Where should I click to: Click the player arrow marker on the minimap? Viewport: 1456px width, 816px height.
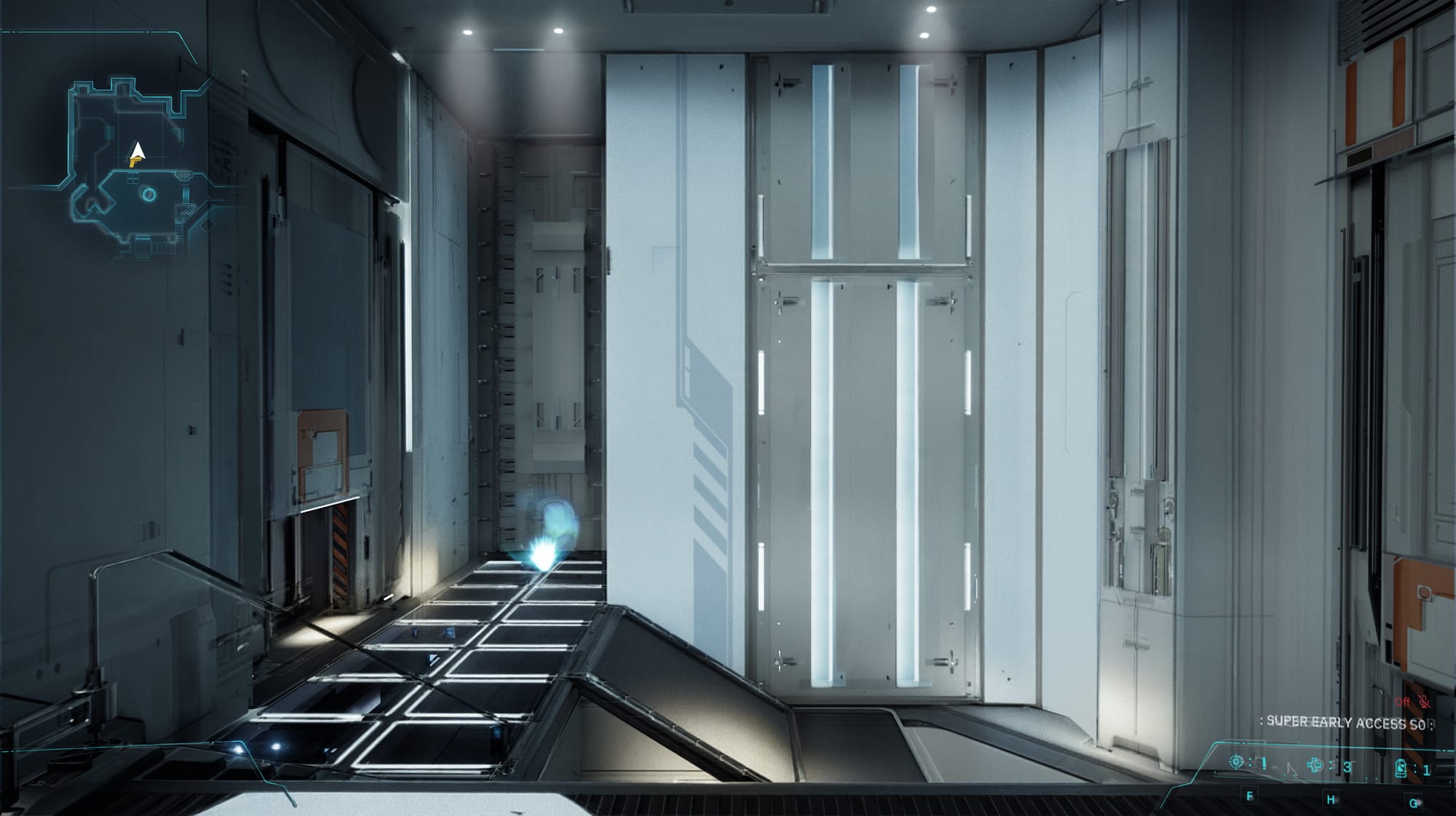point(138,151)
